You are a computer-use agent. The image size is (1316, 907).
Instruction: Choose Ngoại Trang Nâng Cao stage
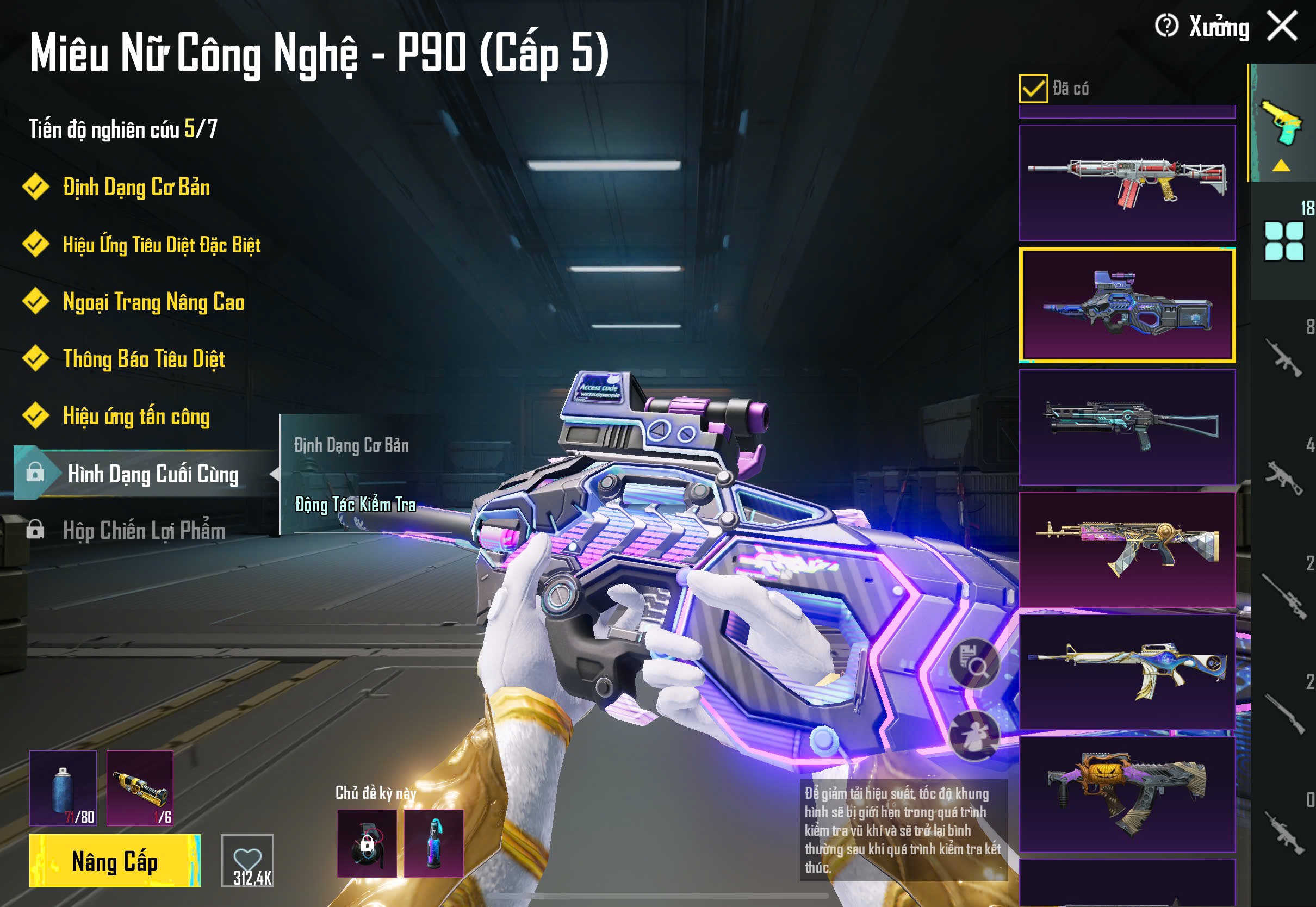pos(153,302)
